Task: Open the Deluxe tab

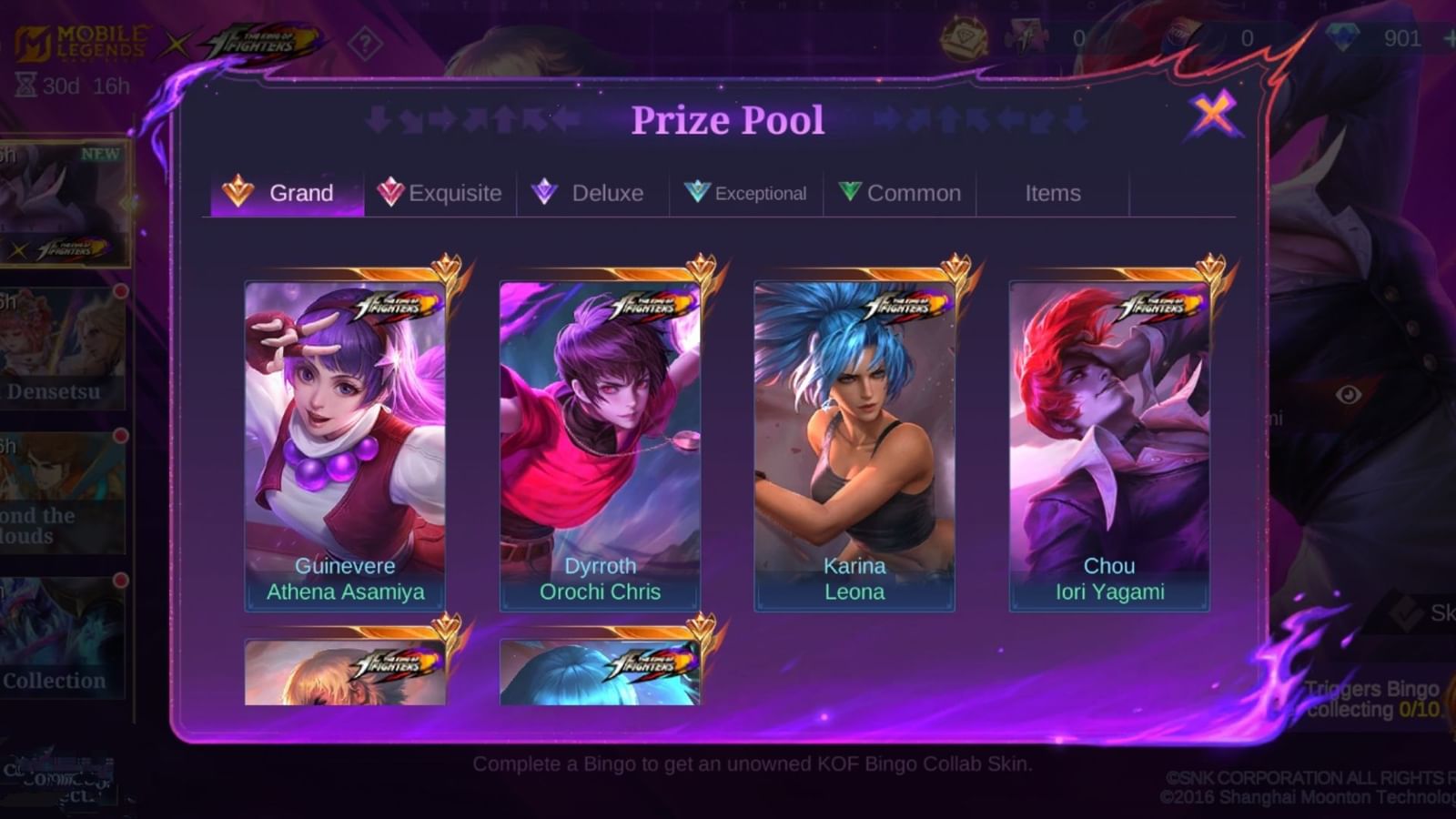Action: (x=589, y=193)
